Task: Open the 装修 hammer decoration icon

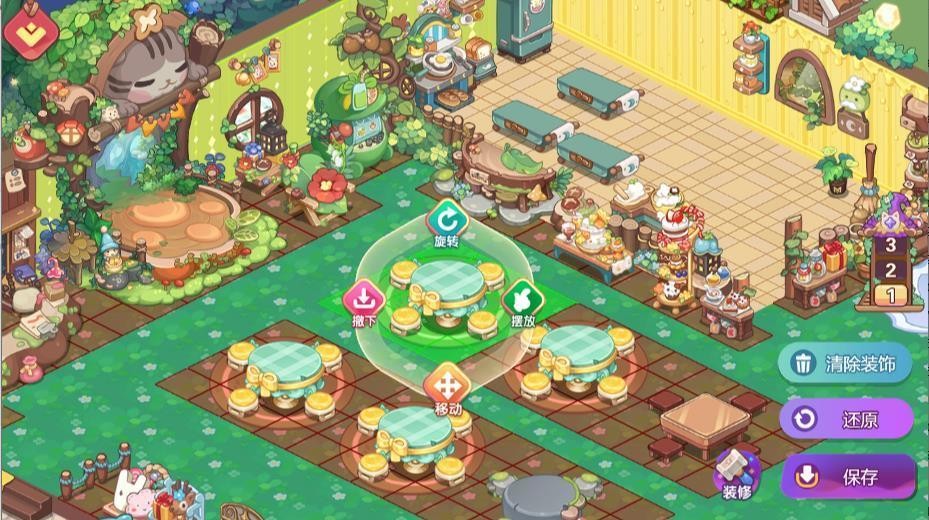Action: [737, 472]
